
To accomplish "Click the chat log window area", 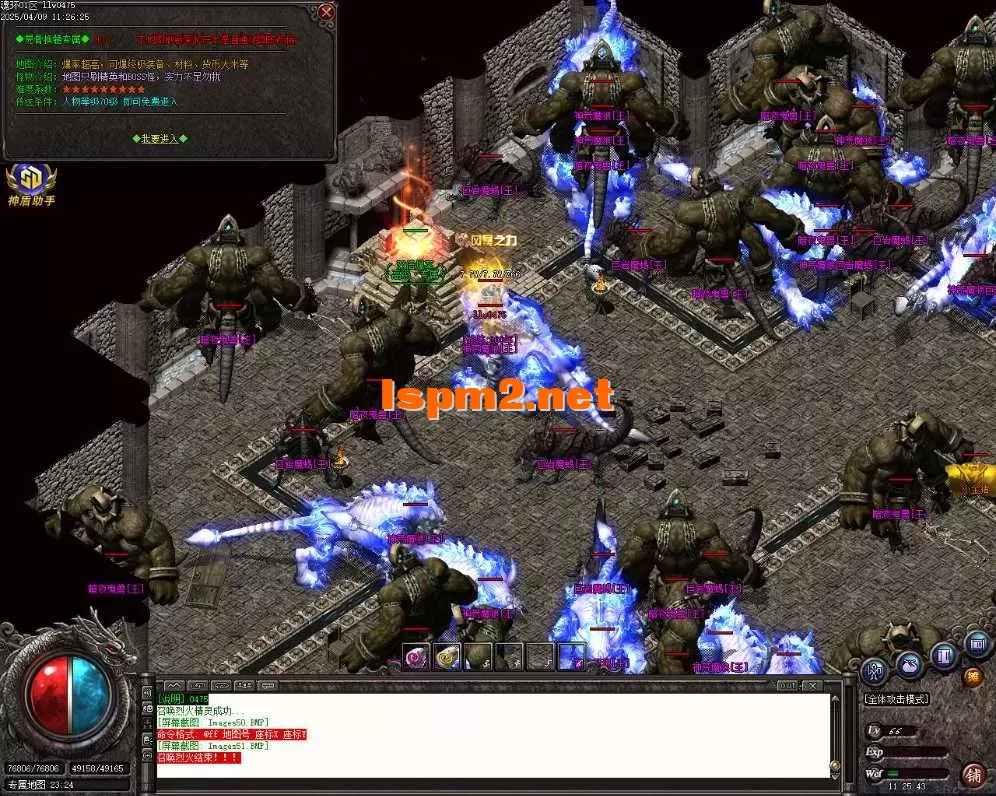I will [x=492, y=735].
